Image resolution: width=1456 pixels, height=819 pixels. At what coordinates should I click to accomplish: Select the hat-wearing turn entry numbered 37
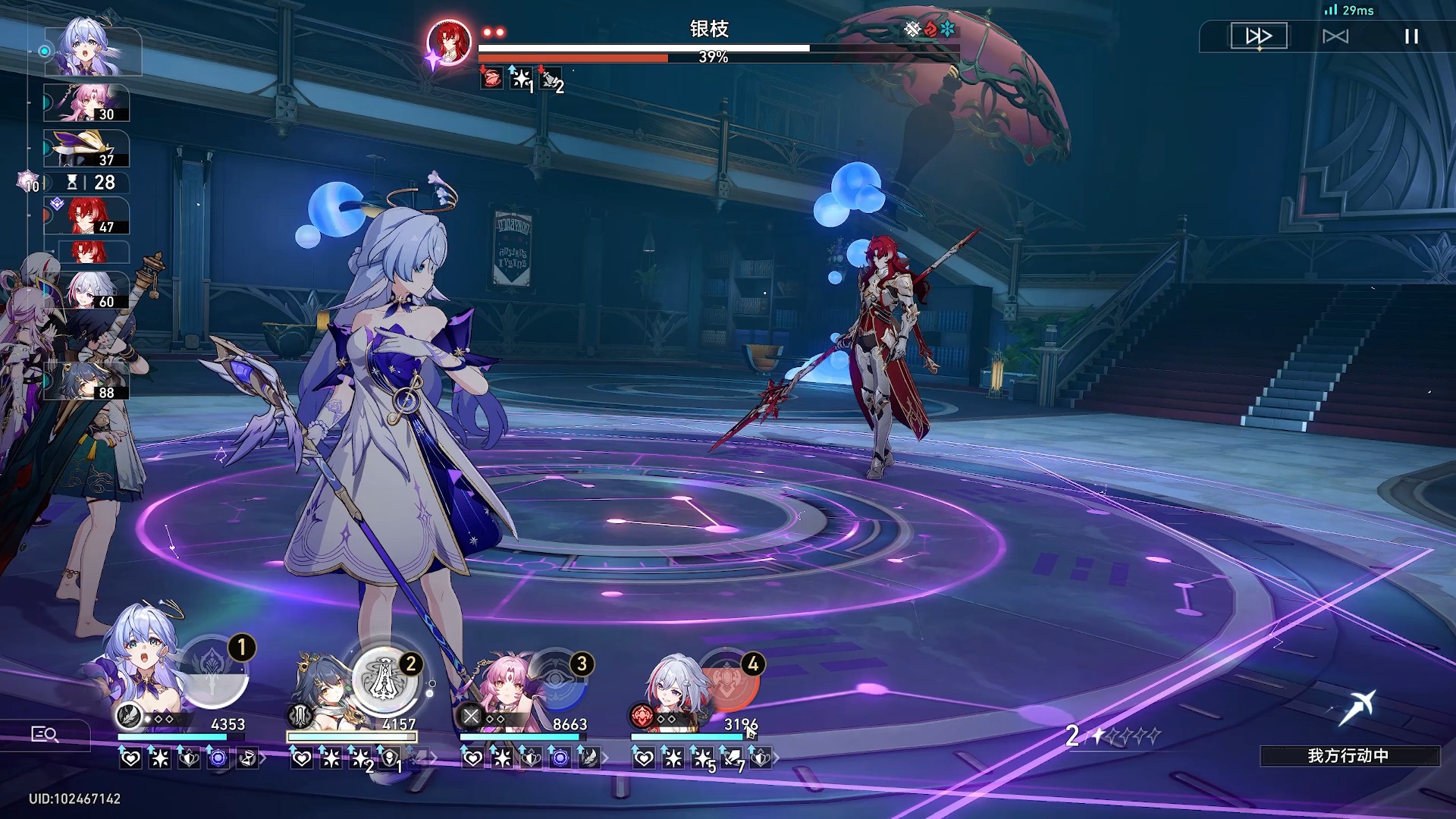tap(86, 149)
